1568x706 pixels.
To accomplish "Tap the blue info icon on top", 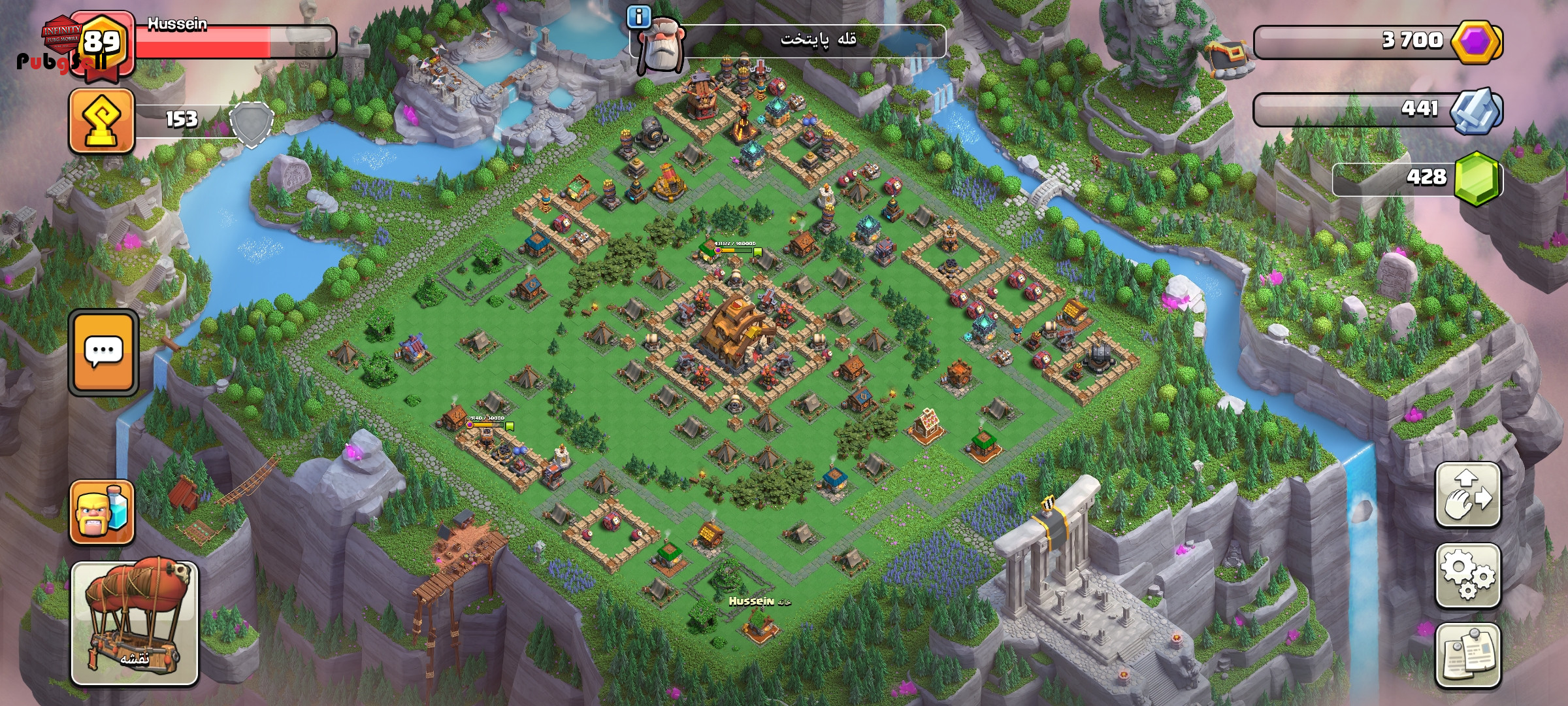I will point(638,17).
